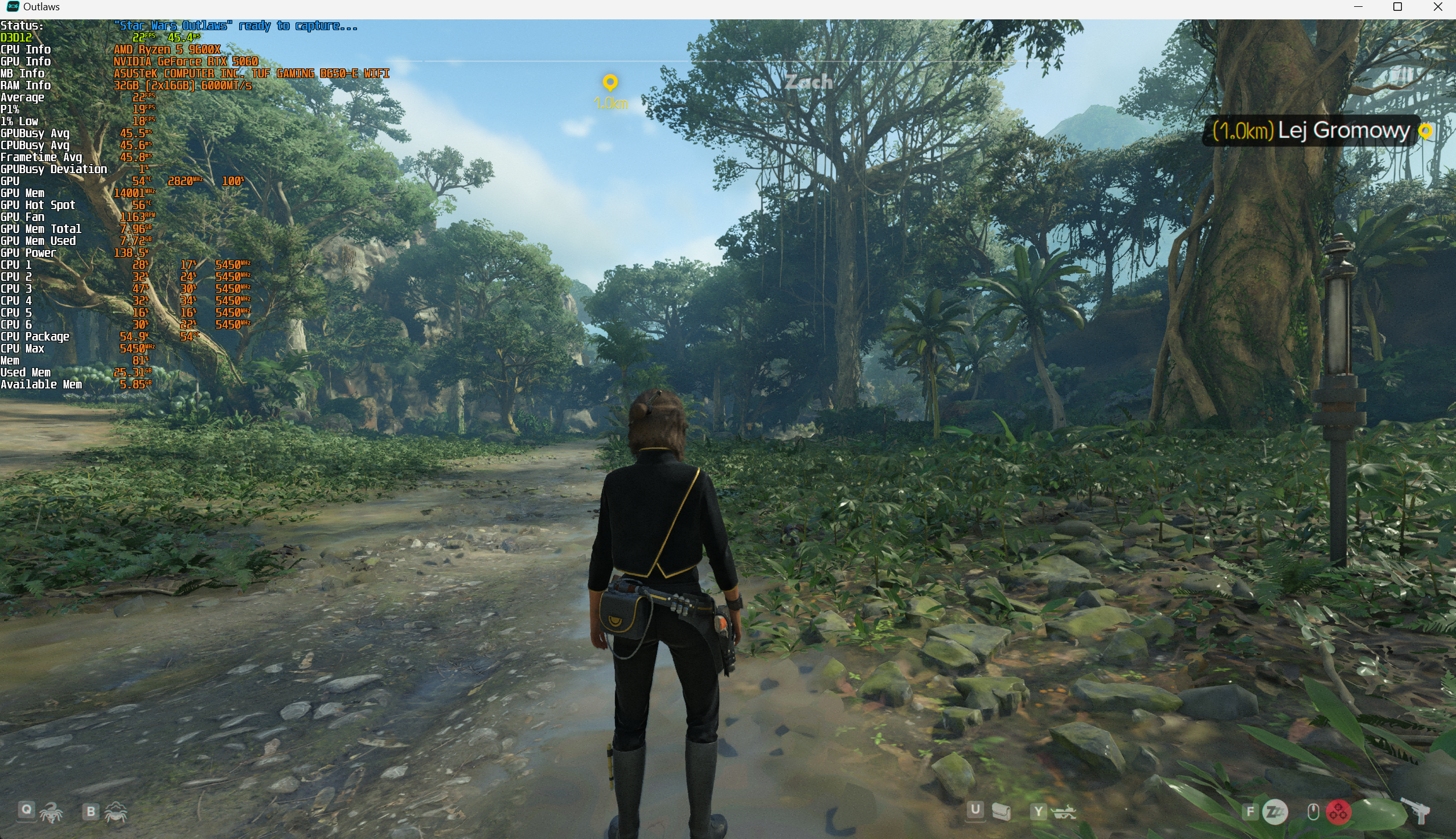Viewport: 1456px width, 839px height.
Task: Close the Outlaws game window
Action: (1438, 7)
